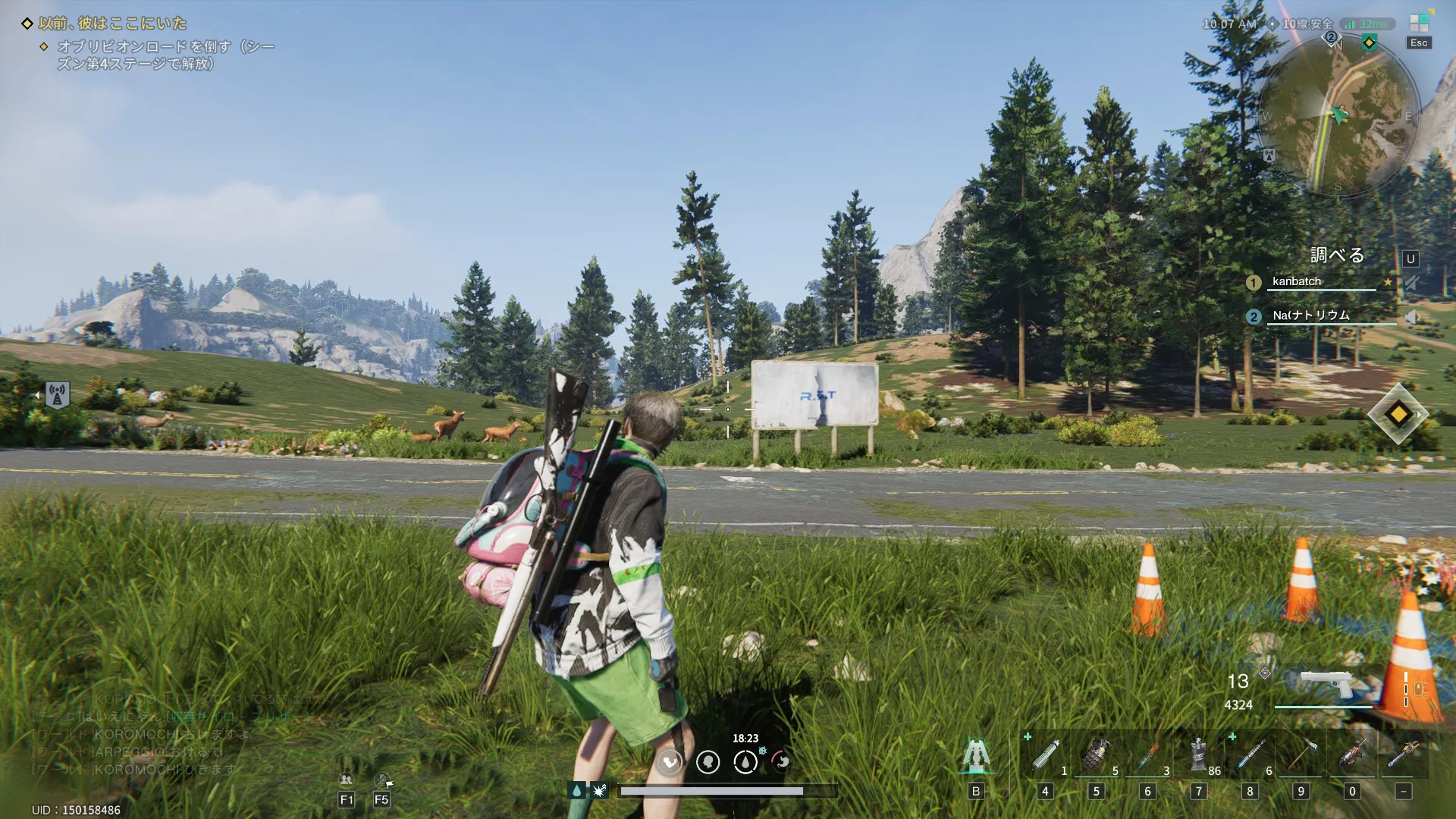Toggle the speaker icon beside Na(ナトリウム

tap(1410, 317)
